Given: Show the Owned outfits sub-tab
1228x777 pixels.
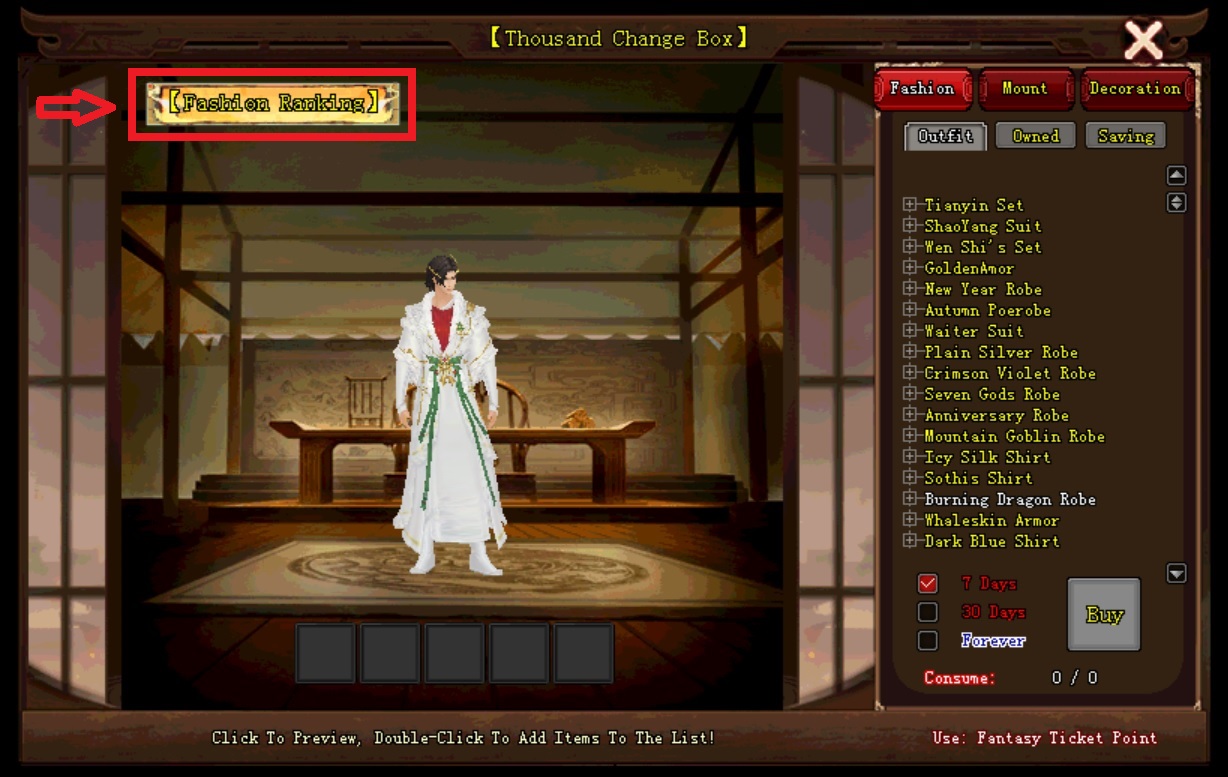Looking at the screenshot, I should [1035, 136].
